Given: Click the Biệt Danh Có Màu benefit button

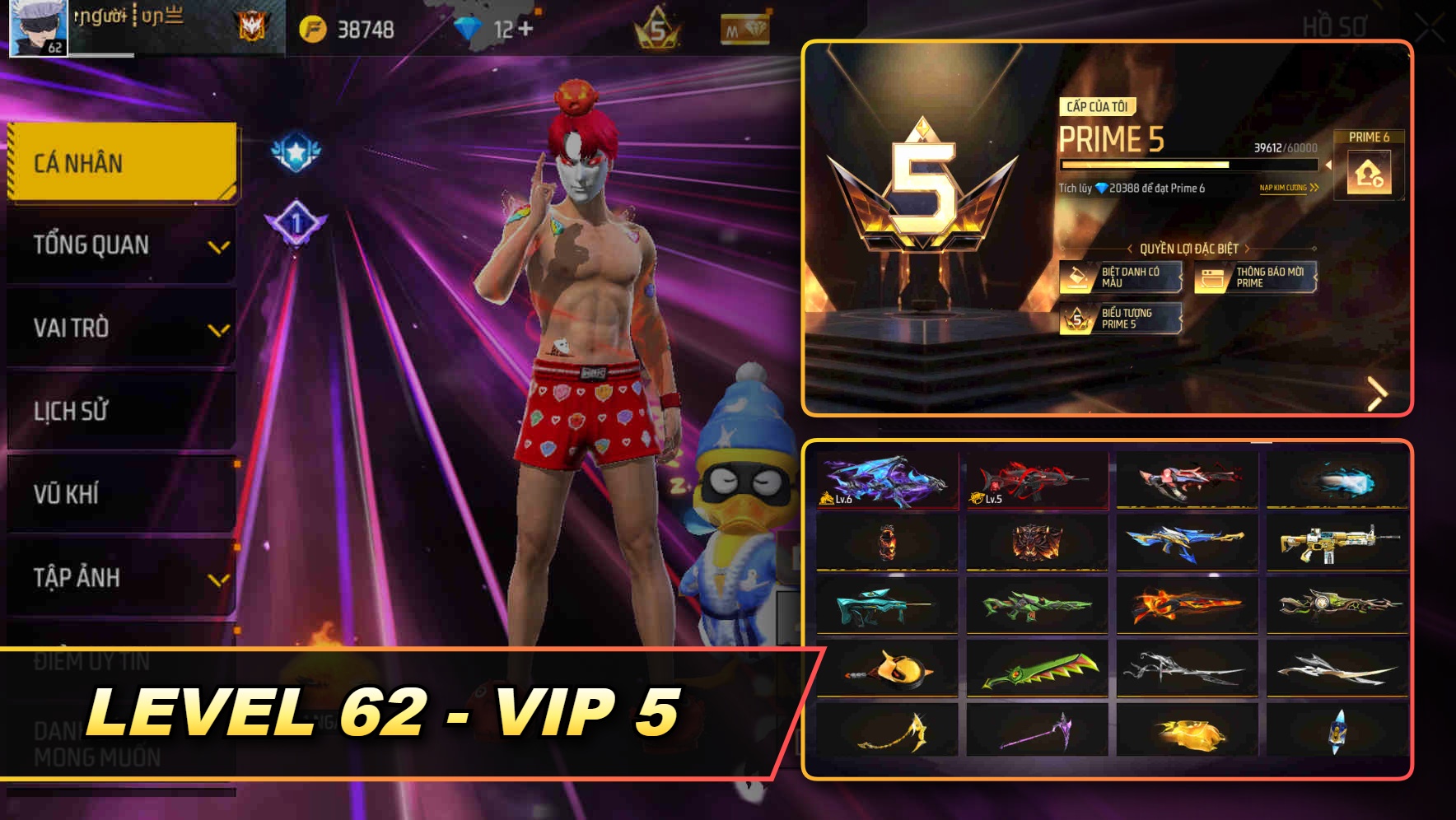Looking at the screenshot, I should pos(1123,277).
